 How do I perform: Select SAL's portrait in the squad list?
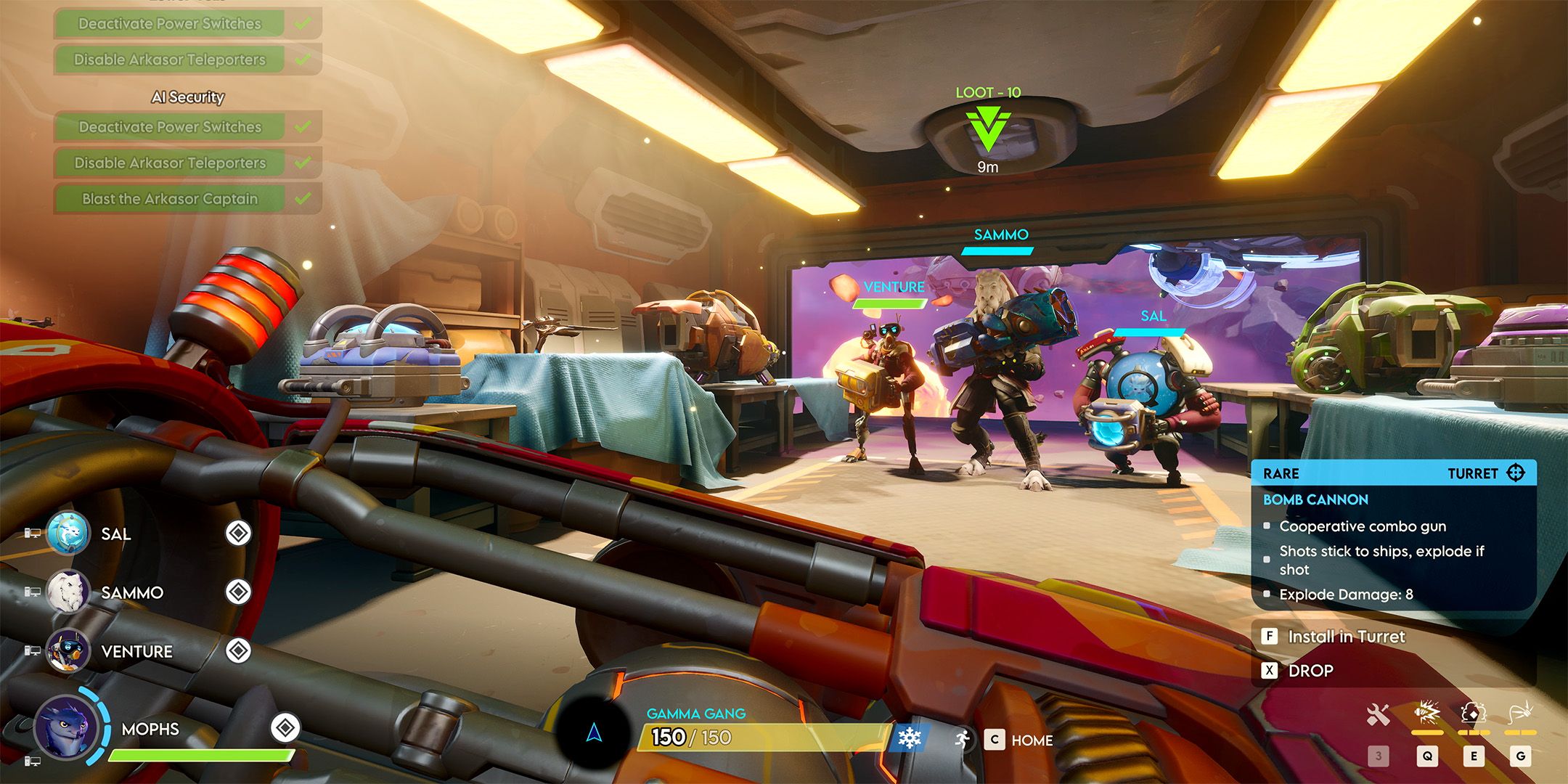(x=68, y=534)
